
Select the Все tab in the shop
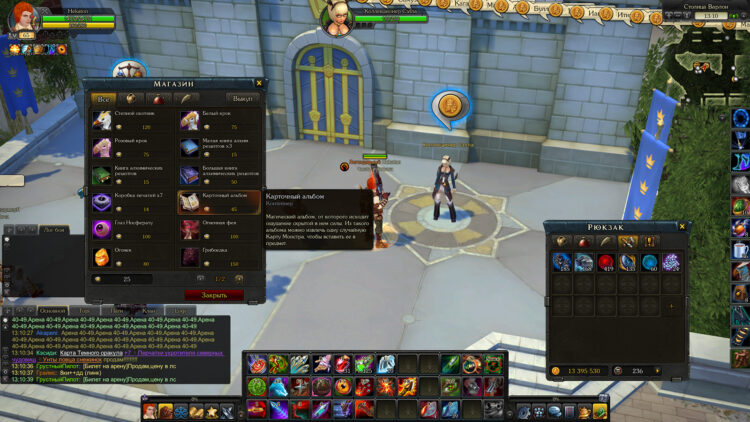(x=102, y=99)
